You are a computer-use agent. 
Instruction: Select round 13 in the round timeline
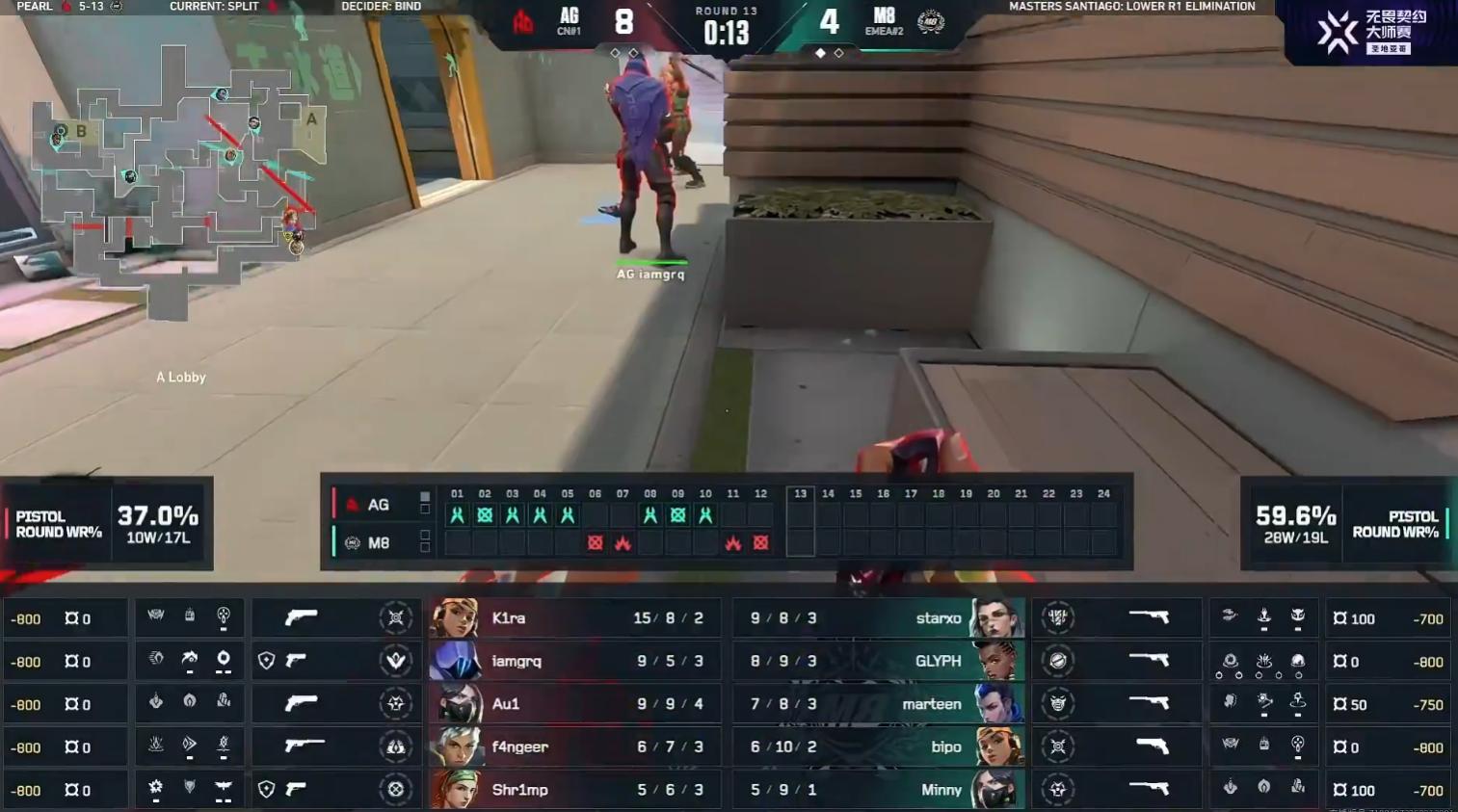tap(800, 520)
